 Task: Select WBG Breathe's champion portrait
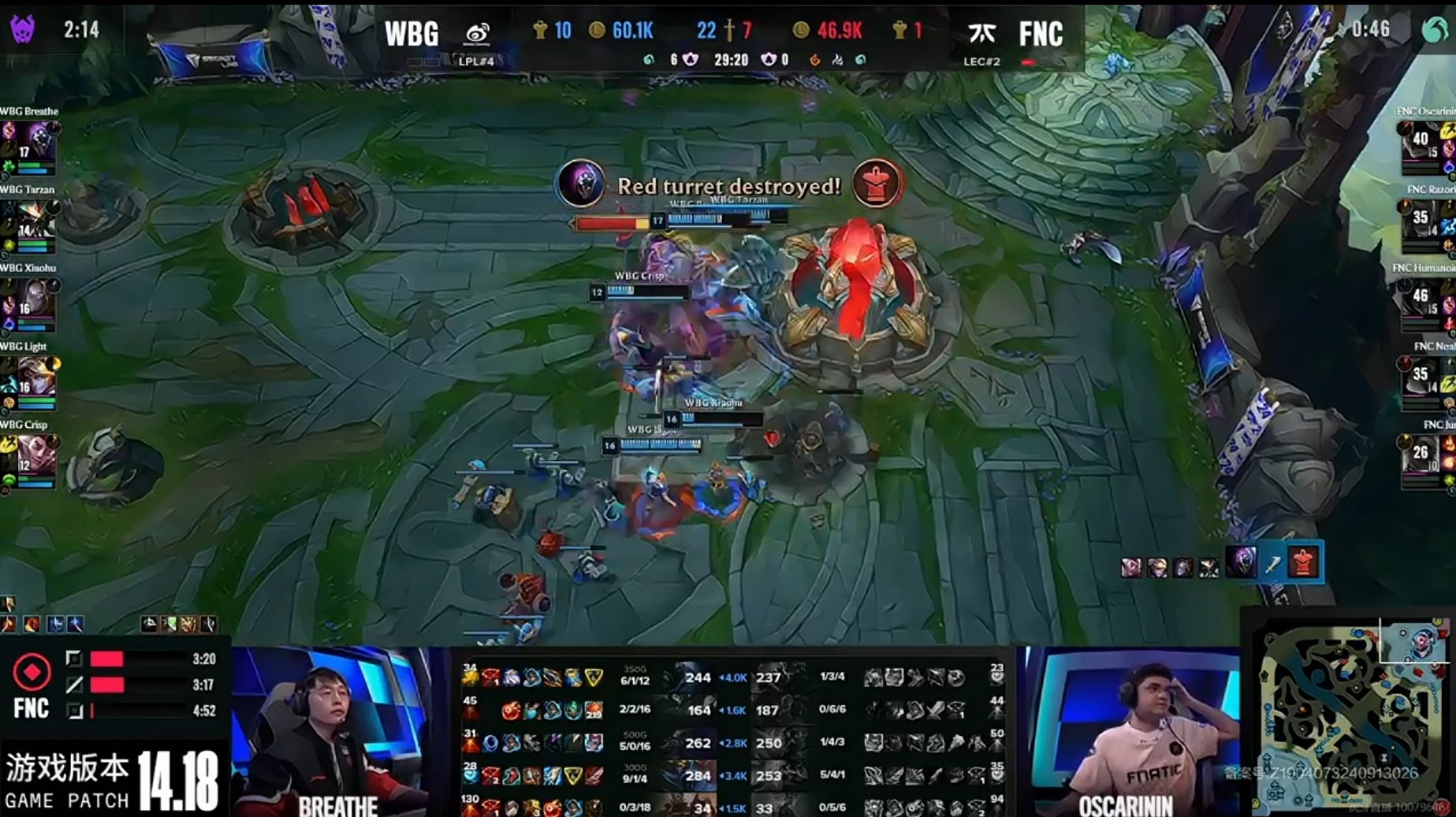(x=36, y=142)
